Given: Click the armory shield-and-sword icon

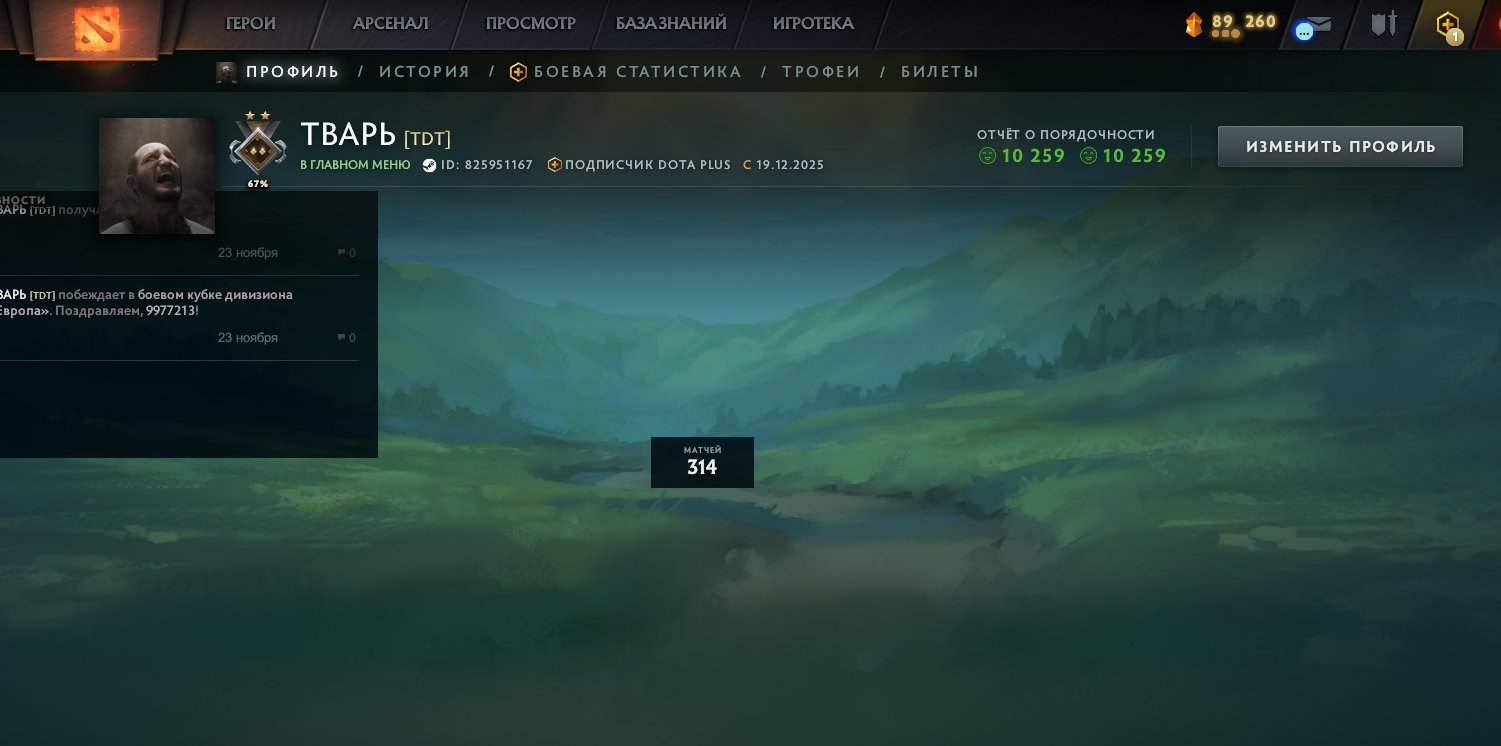Looking at the screenshot, I should click(x=1384, y=23).
